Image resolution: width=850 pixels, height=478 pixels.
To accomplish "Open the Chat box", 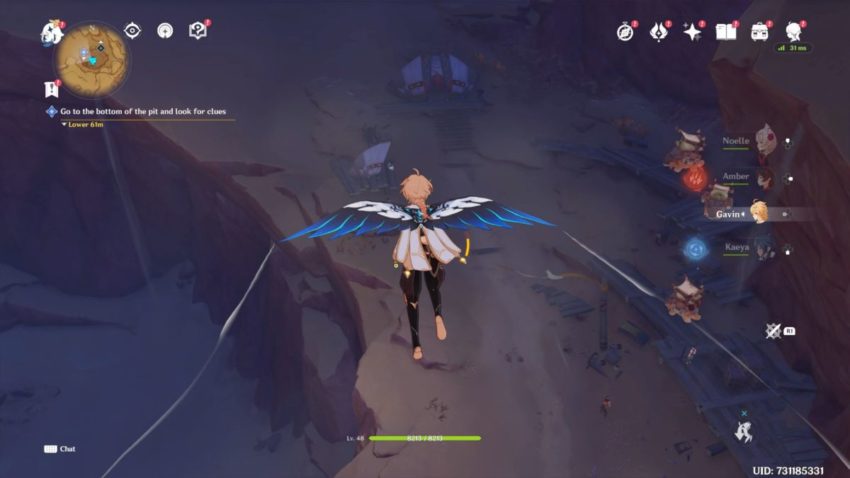I will pos(60,449).
